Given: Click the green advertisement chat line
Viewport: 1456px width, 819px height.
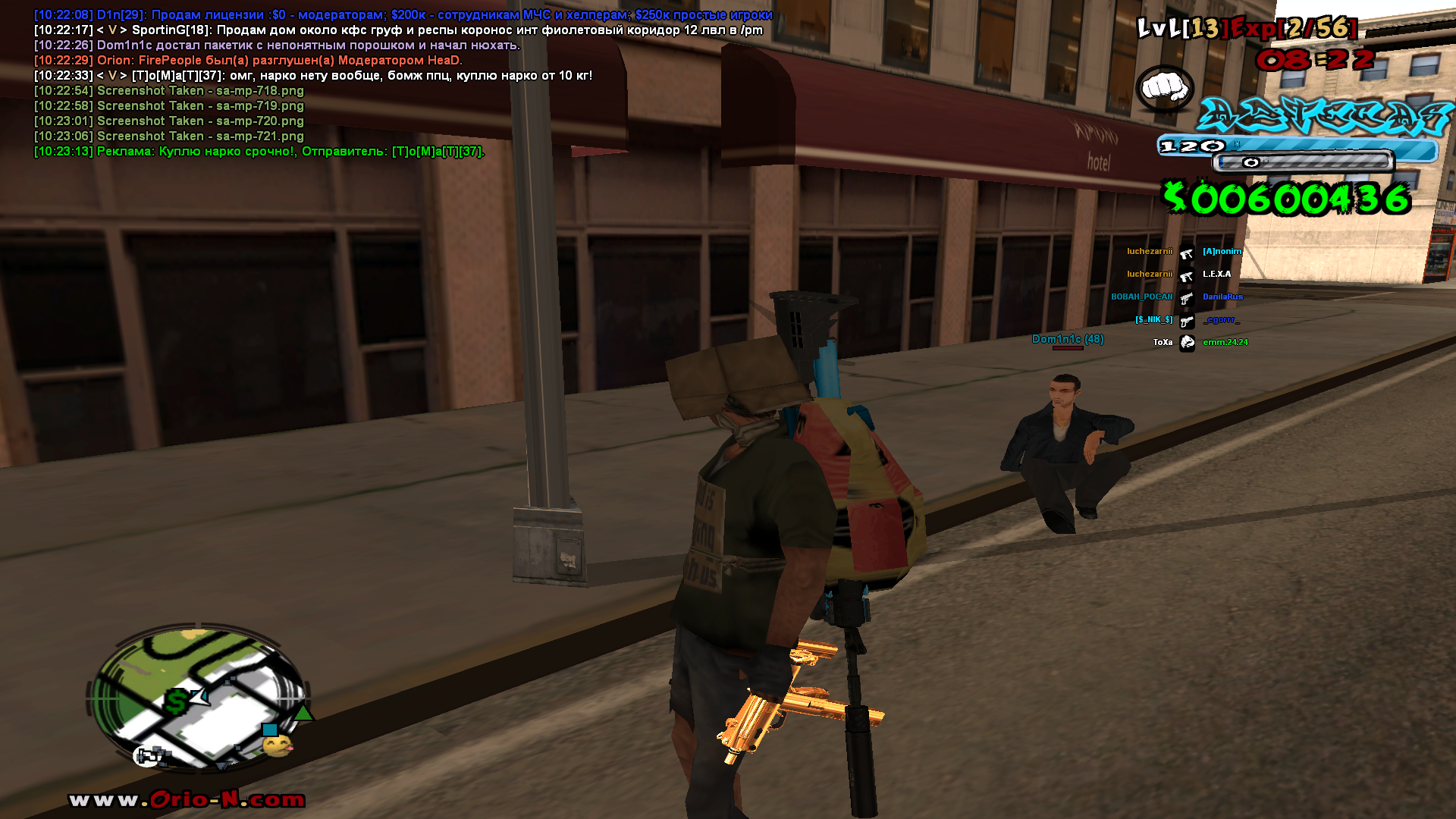Looking at the screenshot, I should [259, 152].
